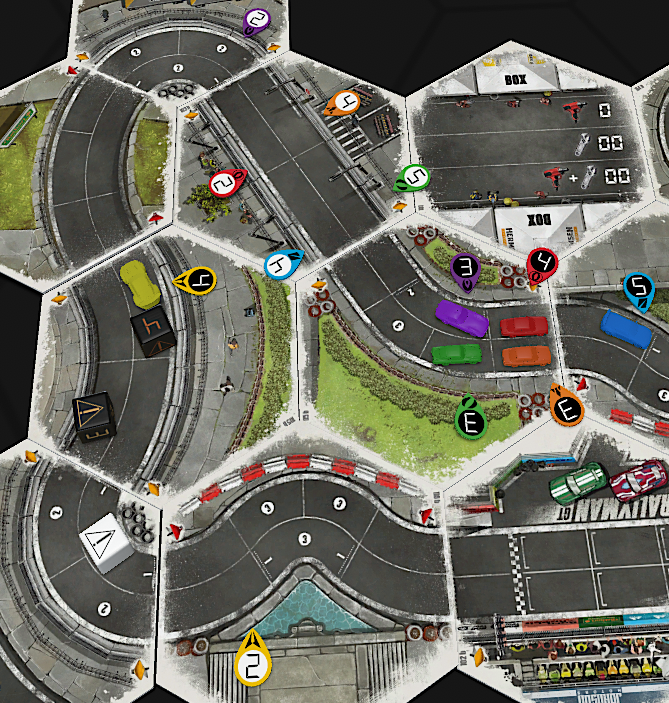The image size is (669, 703).
Task: Click the blue race car piece
Action: pos(626,326)
